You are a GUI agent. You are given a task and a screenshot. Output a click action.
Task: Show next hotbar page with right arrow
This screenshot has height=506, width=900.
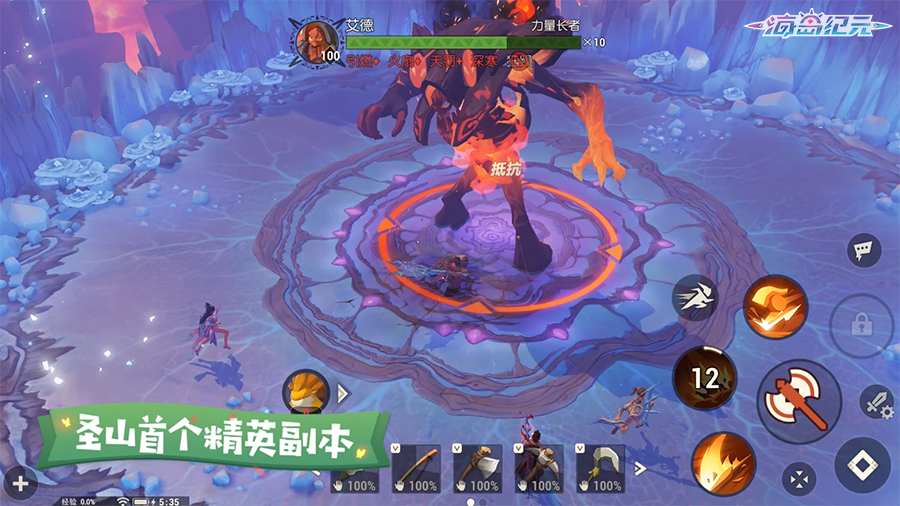642,468
